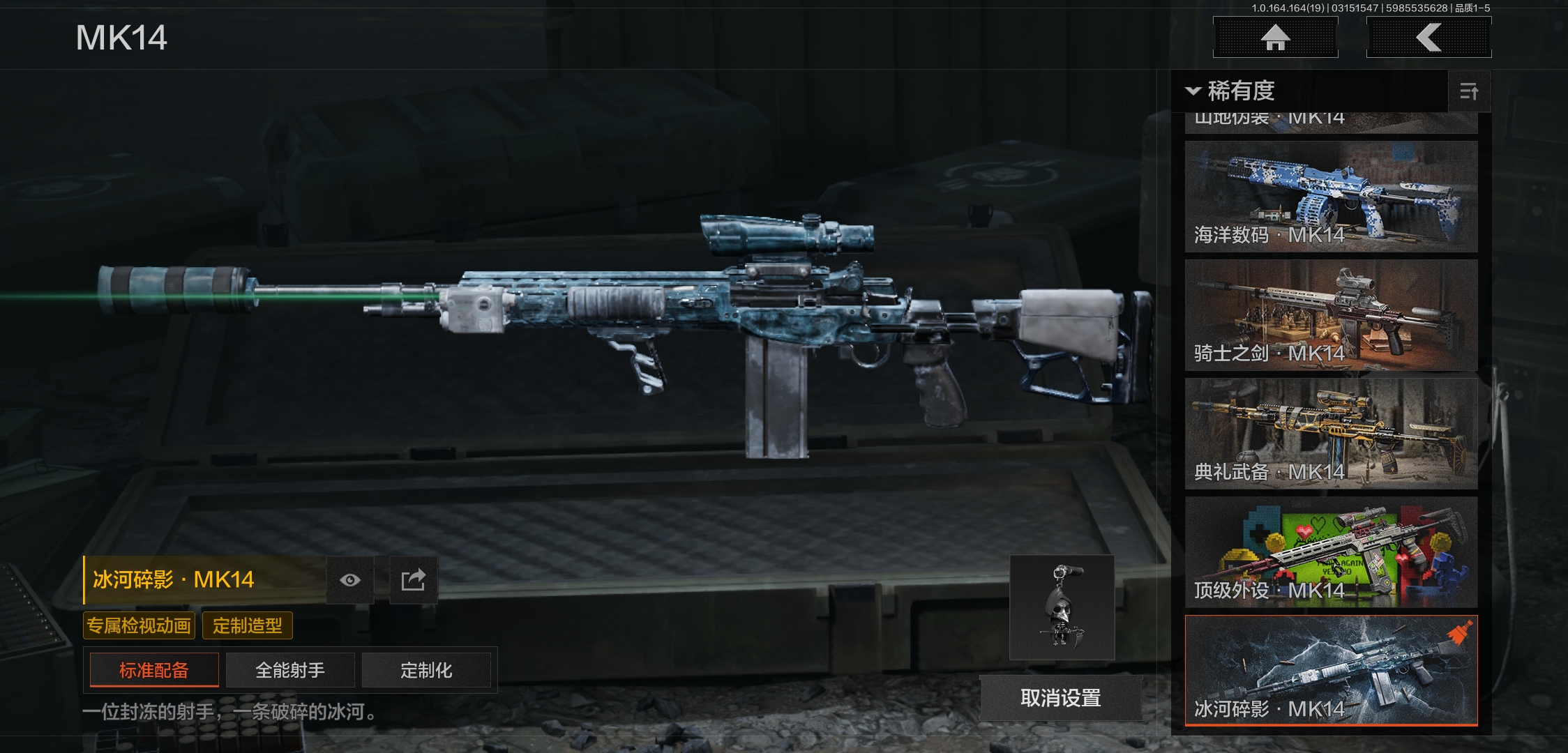Choose the 骑士之剑 MK14 skin
This screenshot has height=753, width=1568.
1331,315
